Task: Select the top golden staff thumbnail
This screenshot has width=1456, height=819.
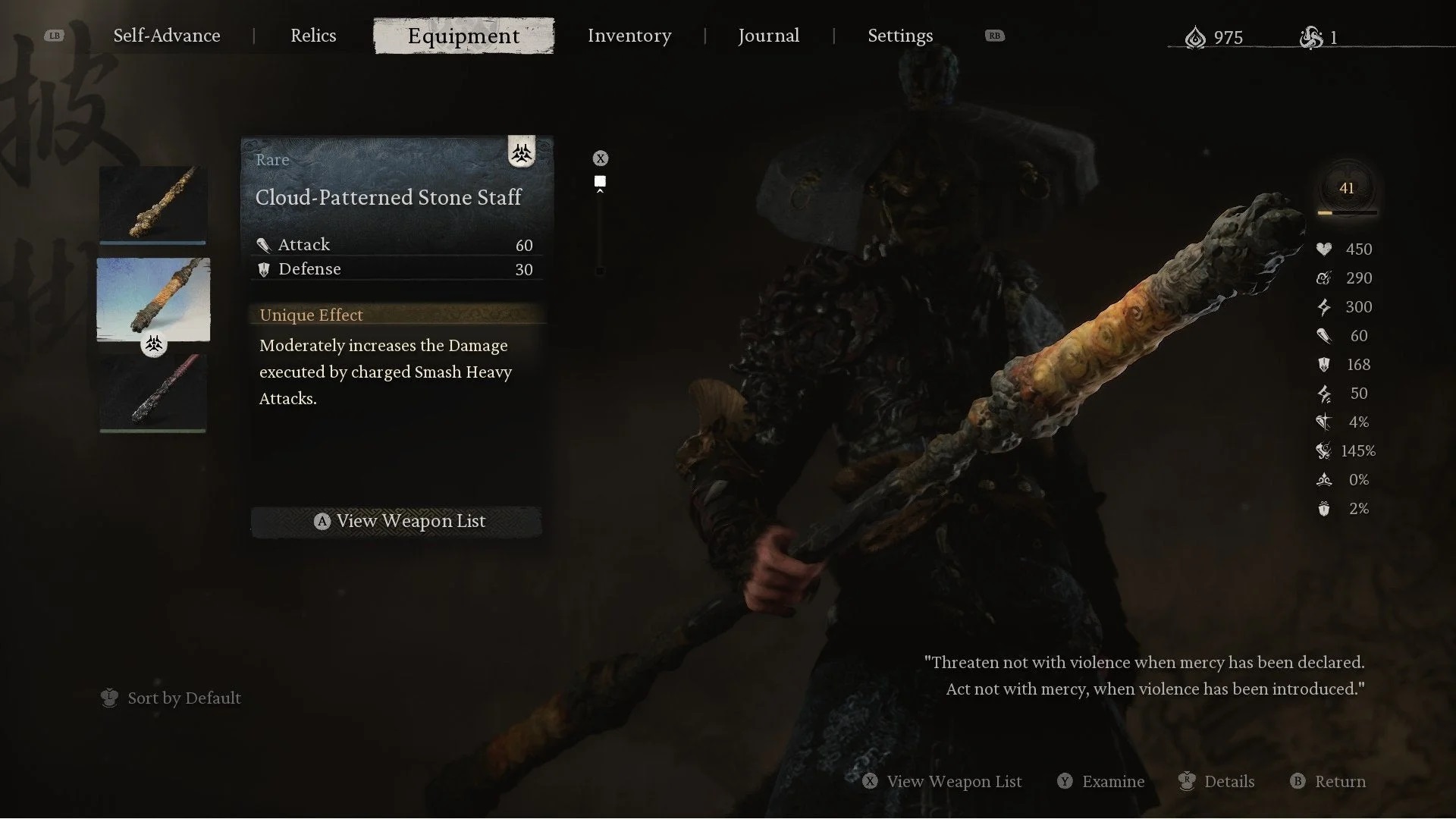Action: pos(152,203)
